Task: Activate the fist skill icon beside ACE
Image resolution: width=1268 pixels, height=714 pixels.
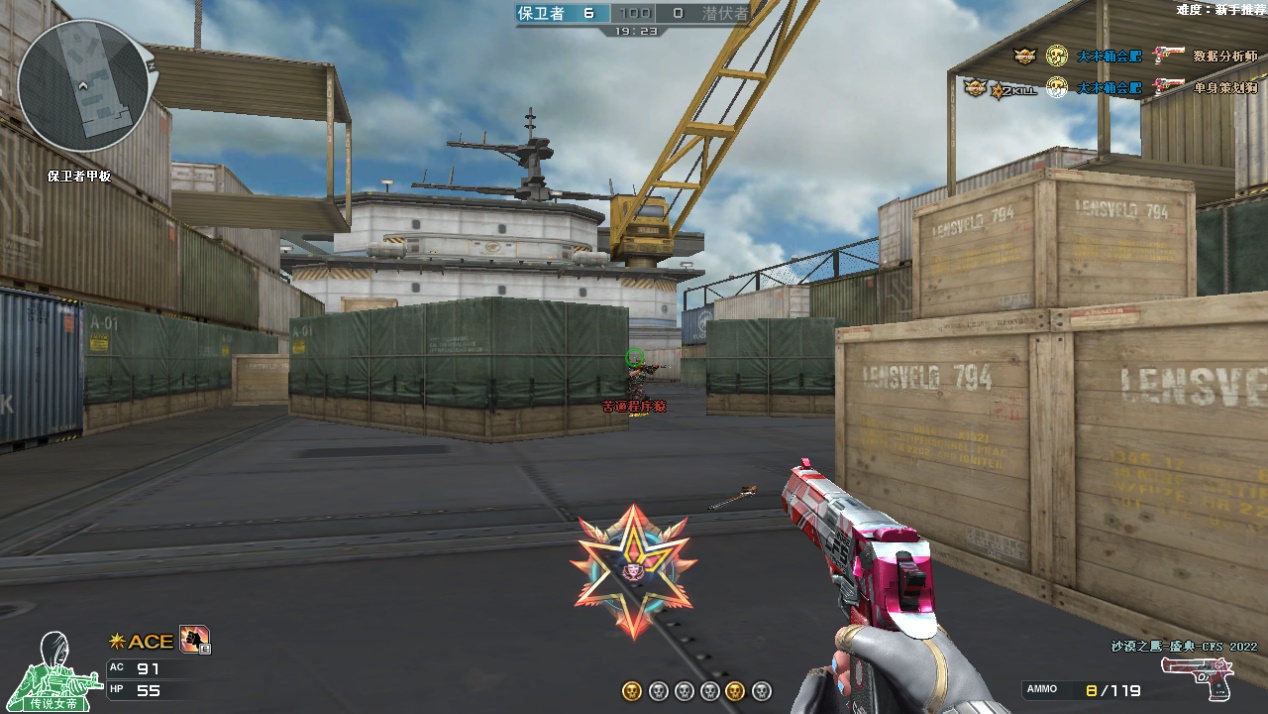Action: [x=194, y=639]
